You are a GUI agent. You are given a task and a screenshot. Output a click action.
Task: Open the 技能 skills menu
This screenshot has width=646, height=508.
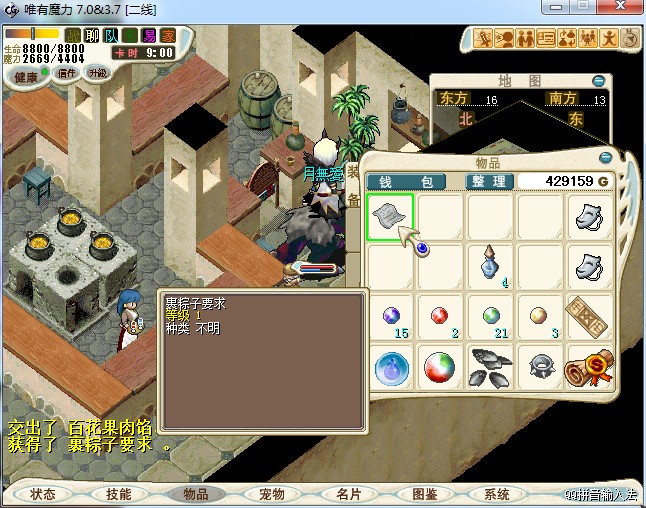coord(118,494)
